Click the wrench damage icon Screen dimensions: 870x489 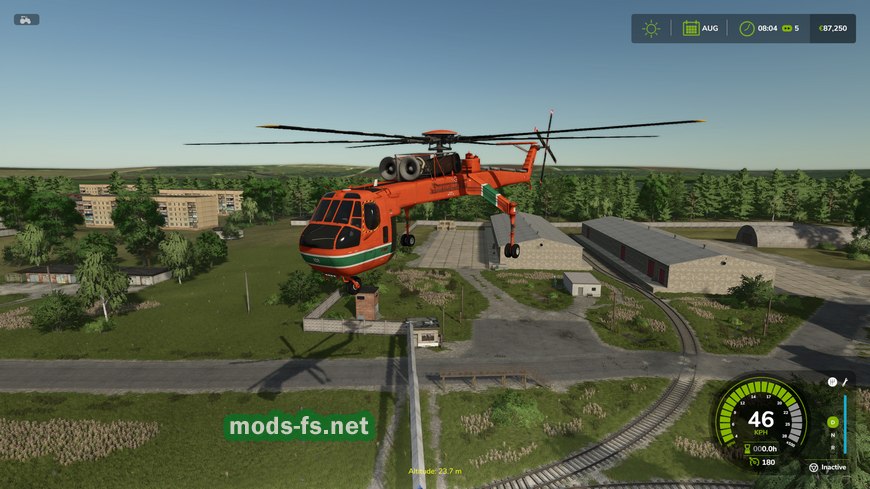[846, 380]
